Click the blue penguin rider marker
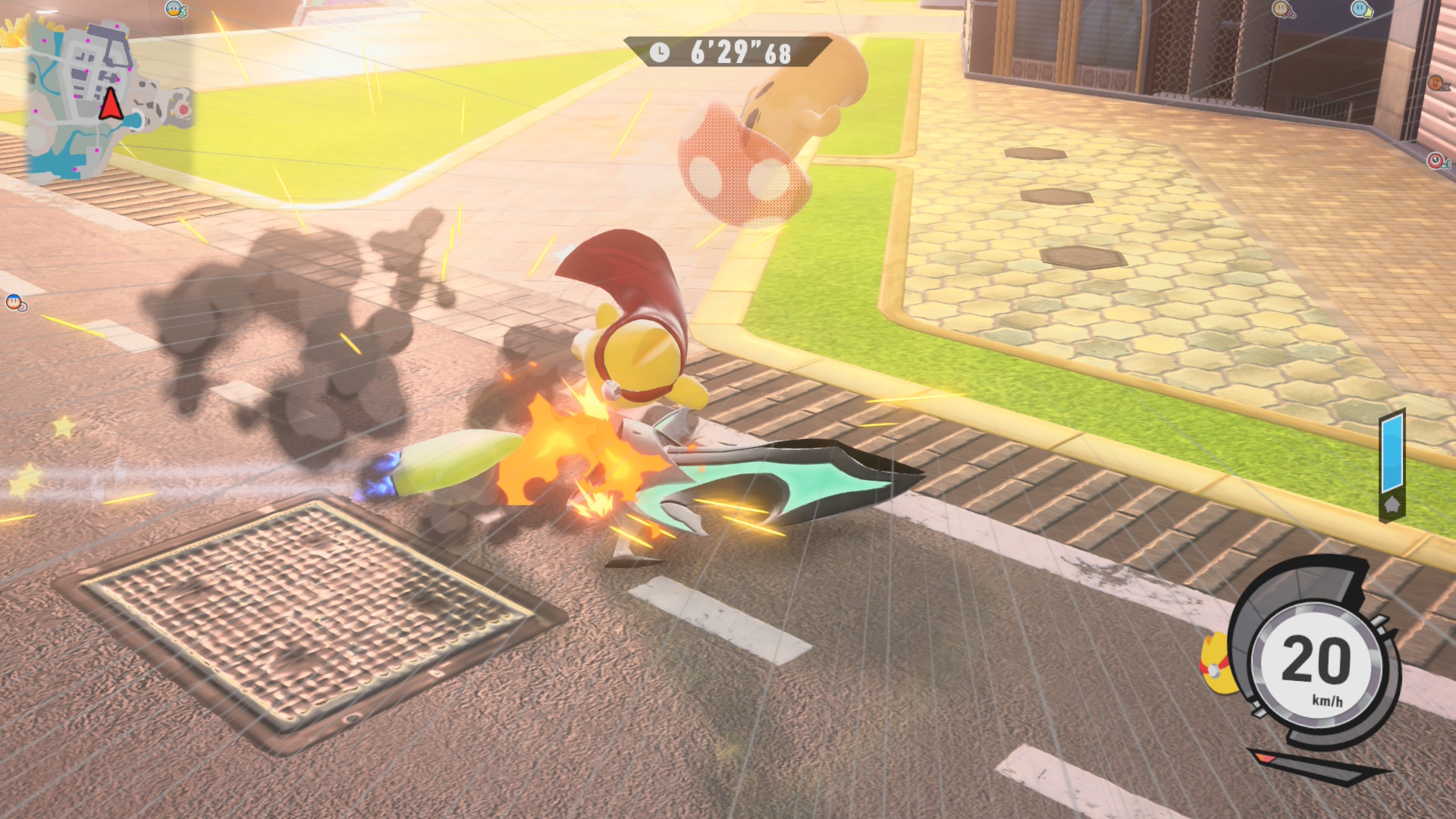 [175, 10]
